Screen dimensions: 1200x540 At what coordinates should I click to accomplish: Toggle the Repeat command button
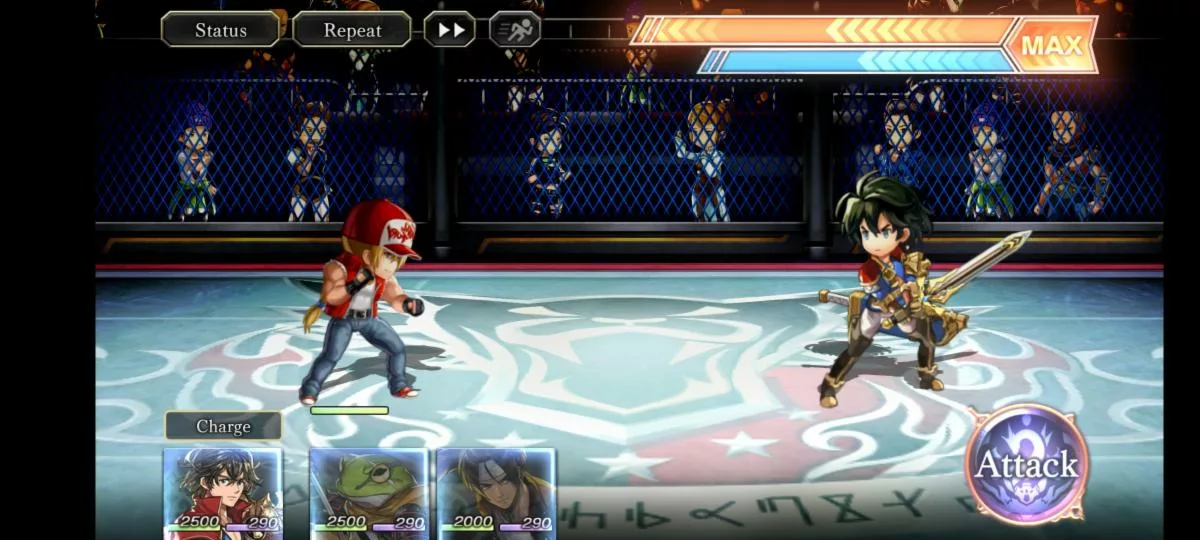(x=352, y=30)
